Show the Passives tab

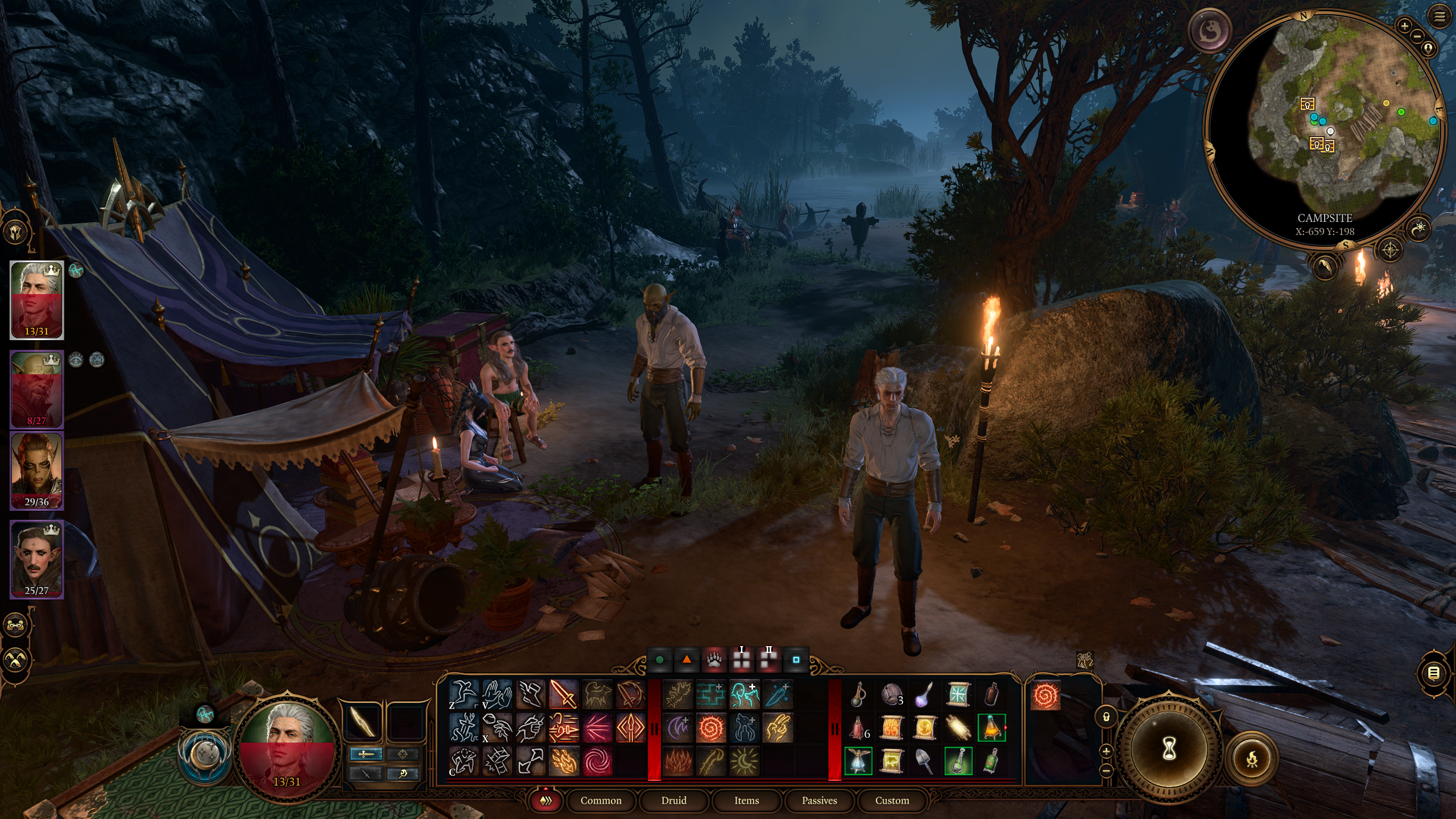tap(819, 800)
